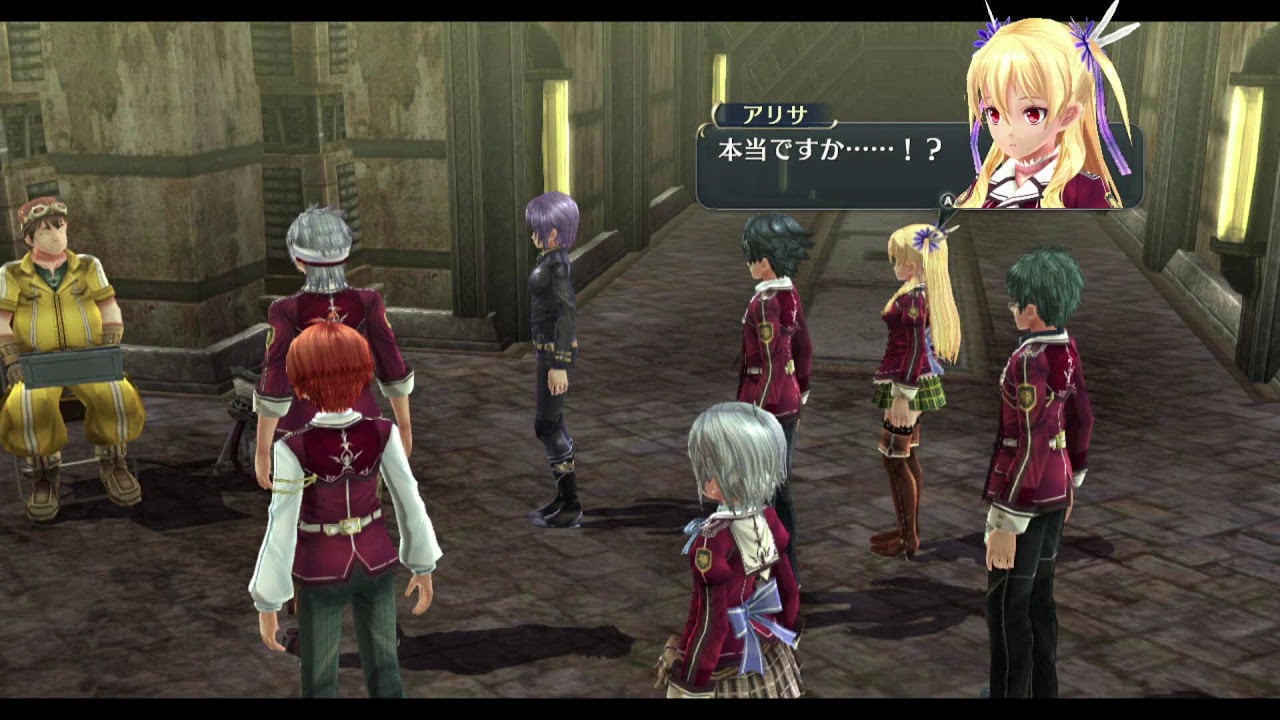Viewport: 1280px width, 720px height.
Task: Advance Alisa's dialogue box text
Action: click(946, 200)
